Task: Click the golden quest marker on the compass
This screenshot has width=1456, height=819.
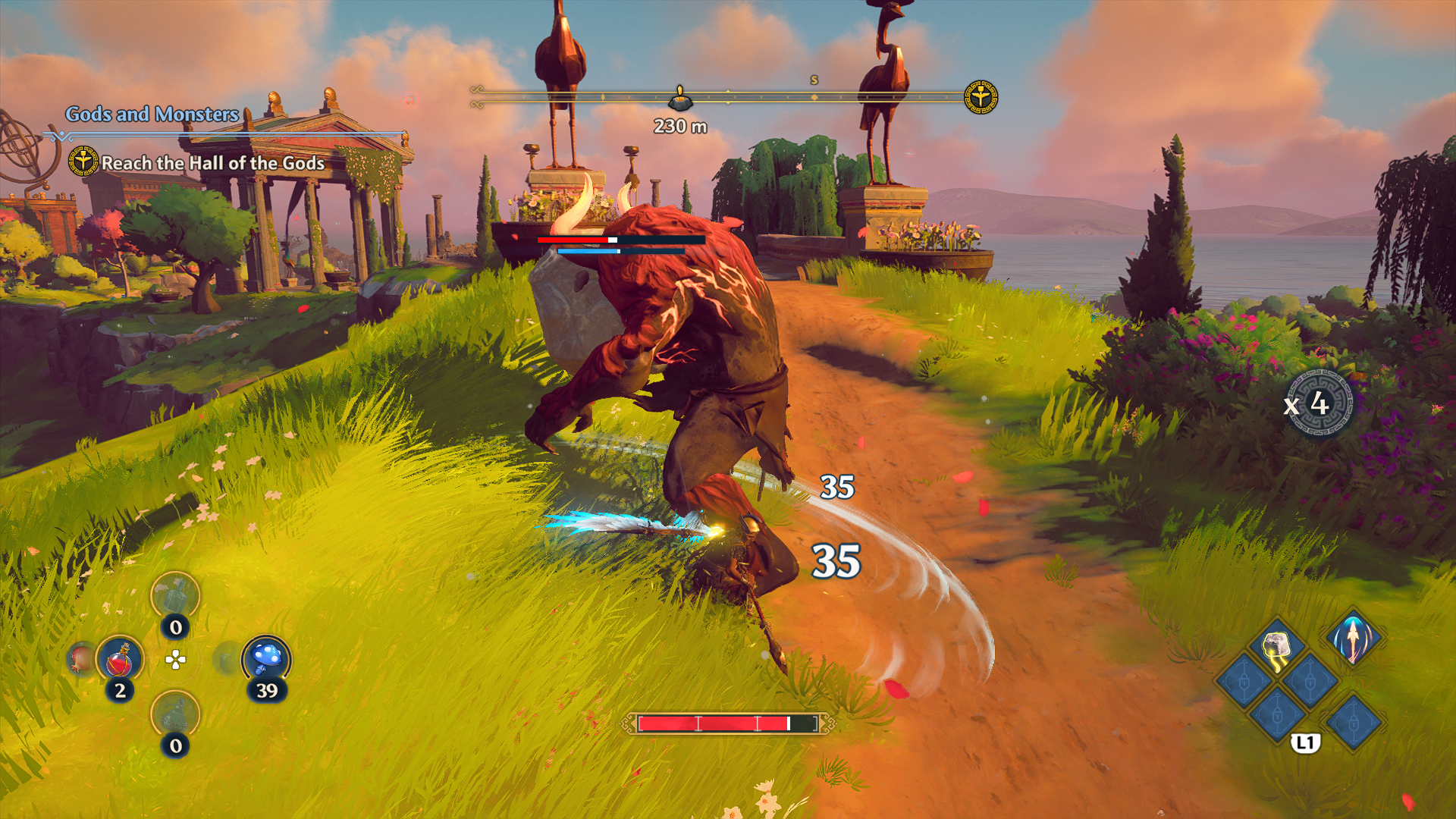Action: click(981, 97)
